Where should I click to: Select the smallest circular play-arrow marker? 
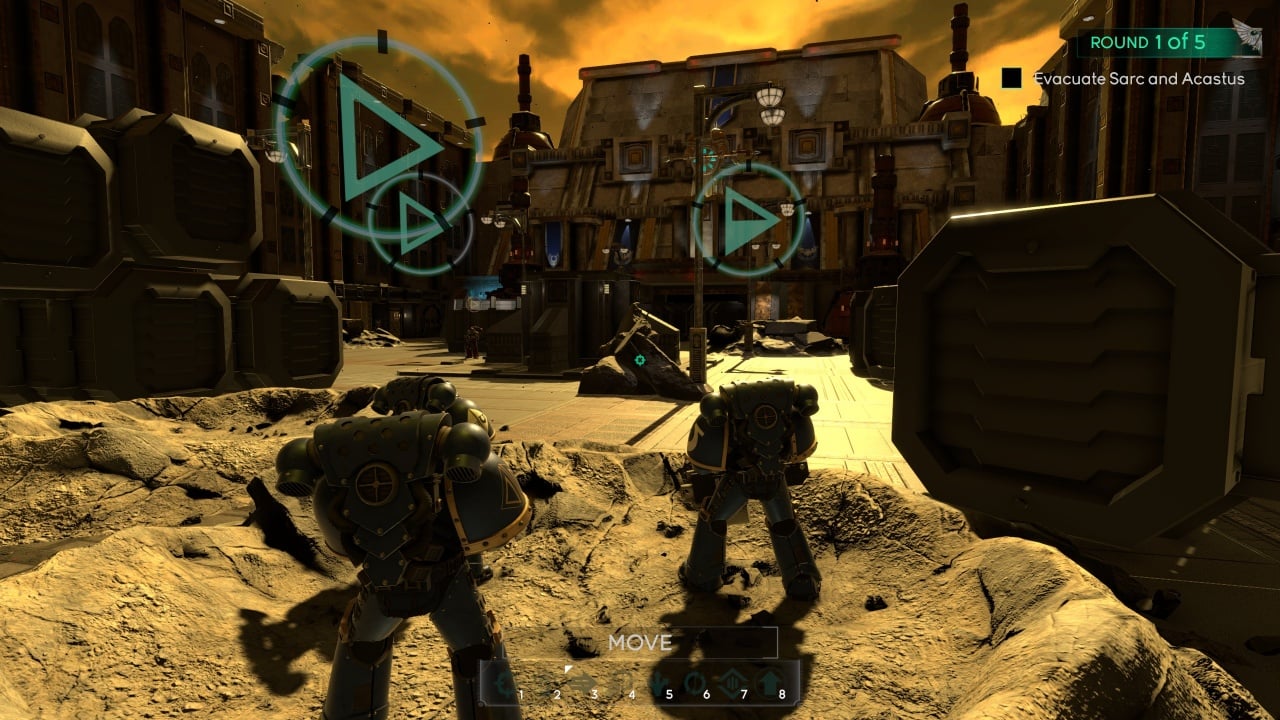point(419,226)
